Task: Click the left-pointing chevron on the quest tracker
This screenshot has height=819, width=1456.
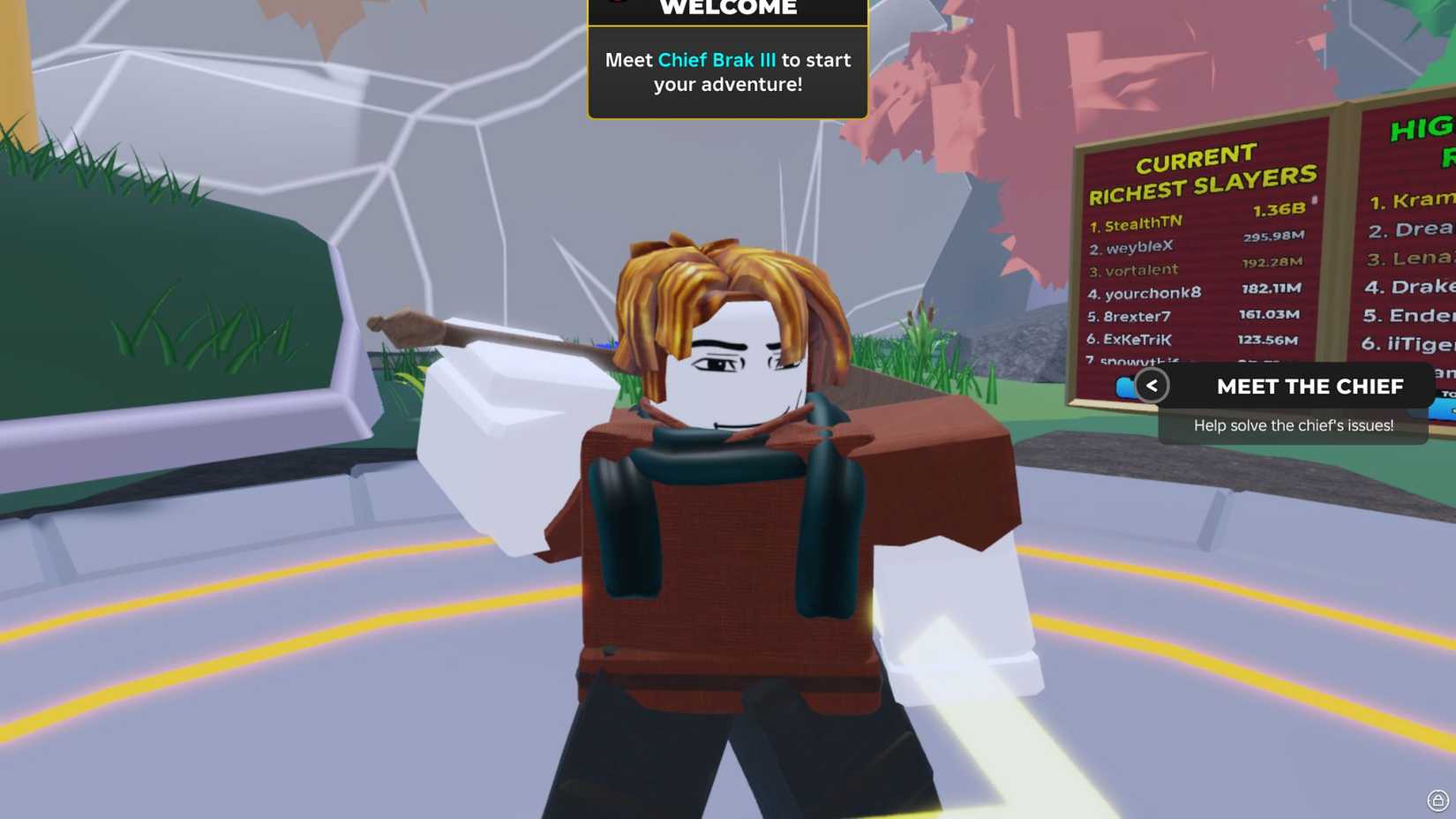Action: pos(1152,386)
